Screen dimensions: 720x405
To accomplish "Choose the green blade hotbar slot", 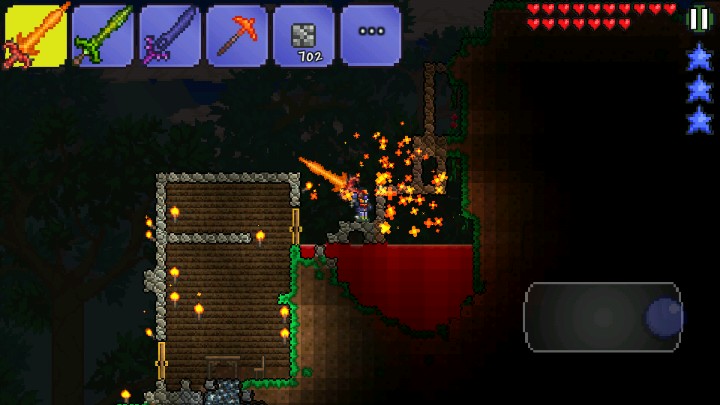I will tap(104, 35).
